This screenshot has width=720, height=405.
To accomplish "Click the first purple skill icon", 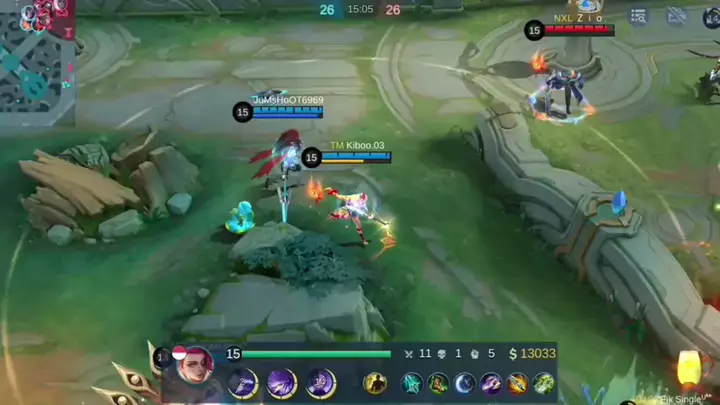I will coord(243,382).
